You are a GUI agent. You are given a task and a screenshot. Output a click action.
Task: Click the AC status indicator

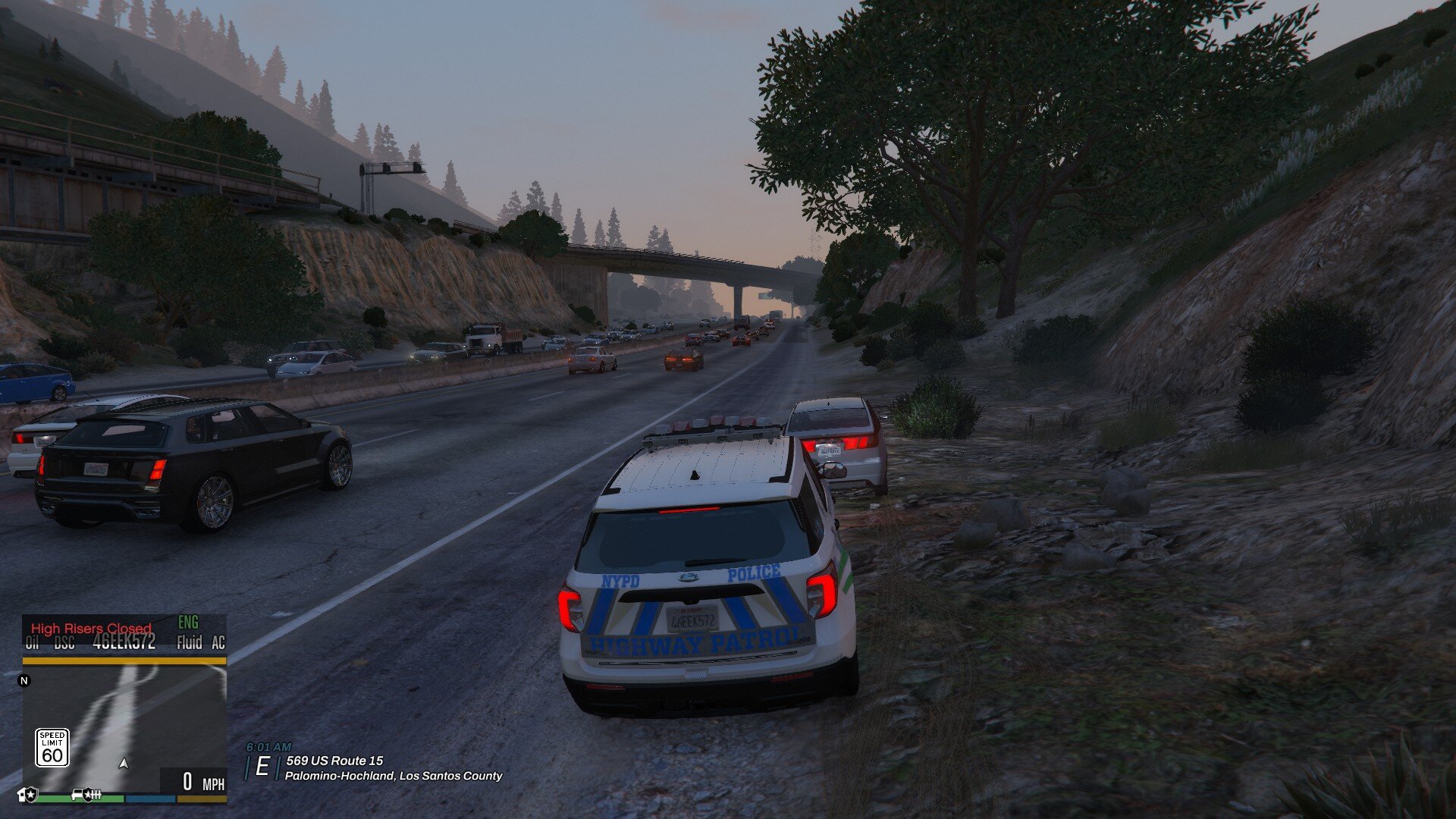tap(218, 643)
